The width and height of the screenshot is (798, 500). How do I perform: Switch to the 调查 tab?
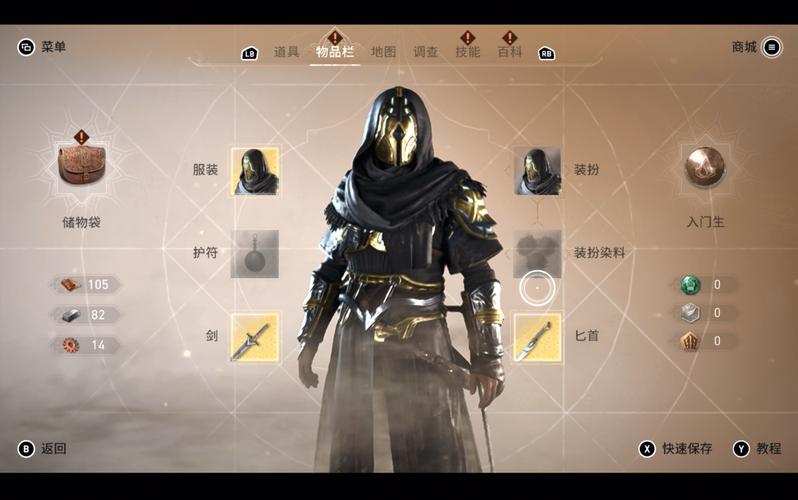(426, 52)
